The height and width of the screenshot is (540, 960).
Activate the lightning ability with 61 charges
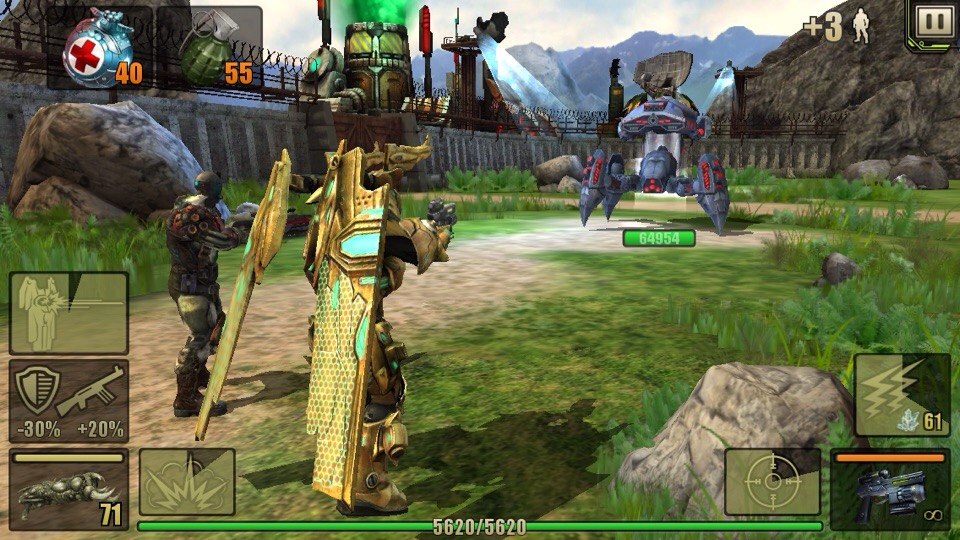click(902, 395)
